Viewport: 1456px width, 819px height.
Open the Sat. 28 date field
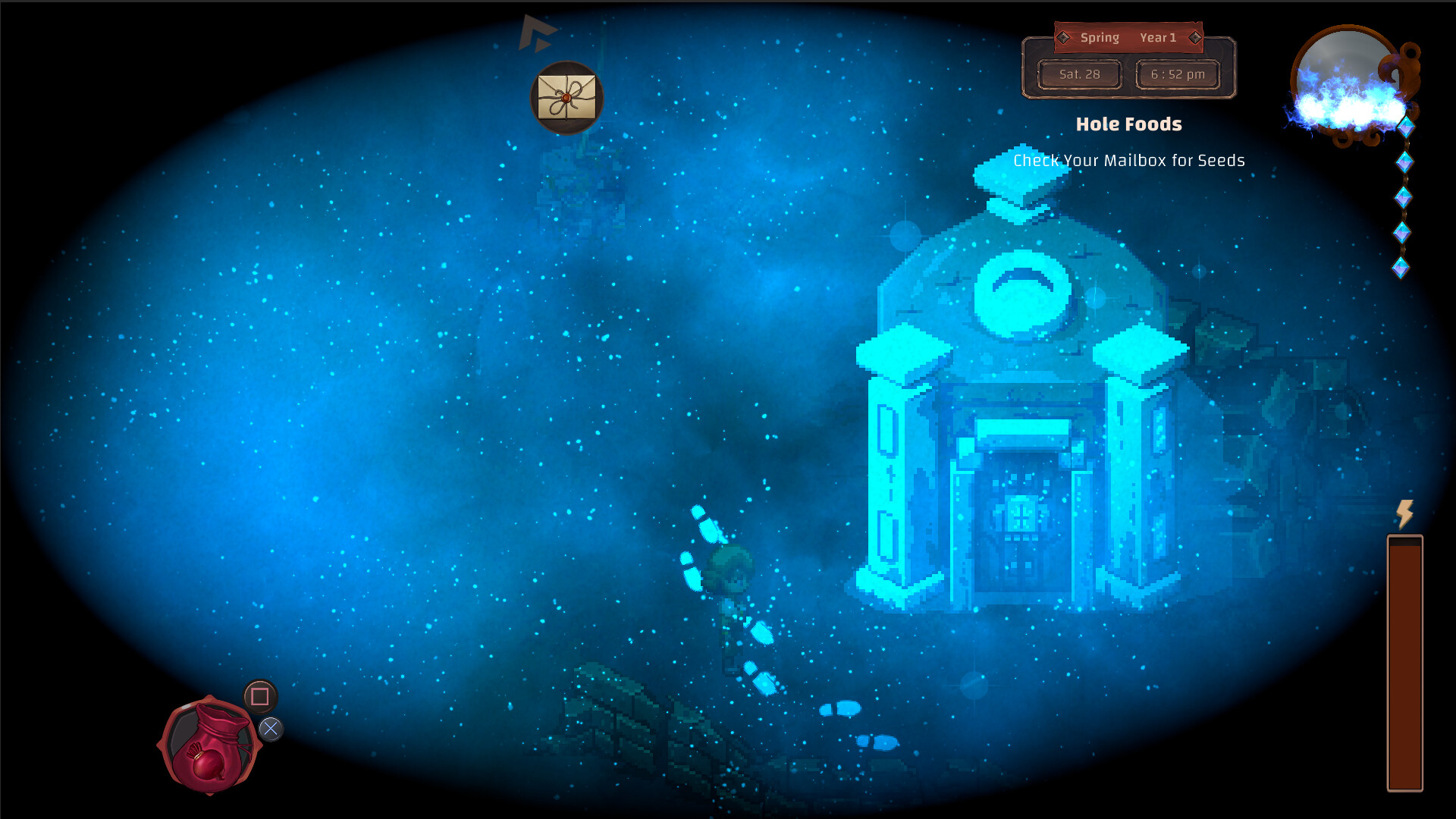tap(1080, 74)
